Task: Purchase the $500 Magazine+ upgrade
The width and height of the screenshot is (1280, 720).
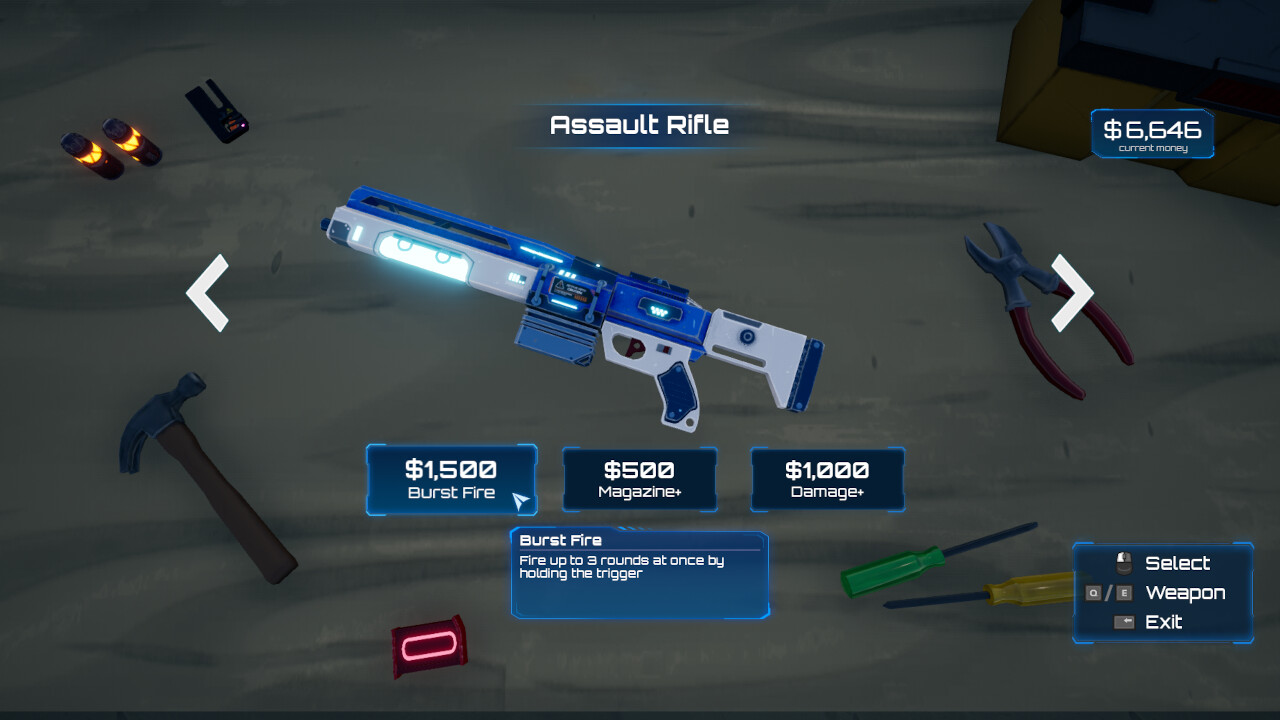Action: click(x=639, y=479)
